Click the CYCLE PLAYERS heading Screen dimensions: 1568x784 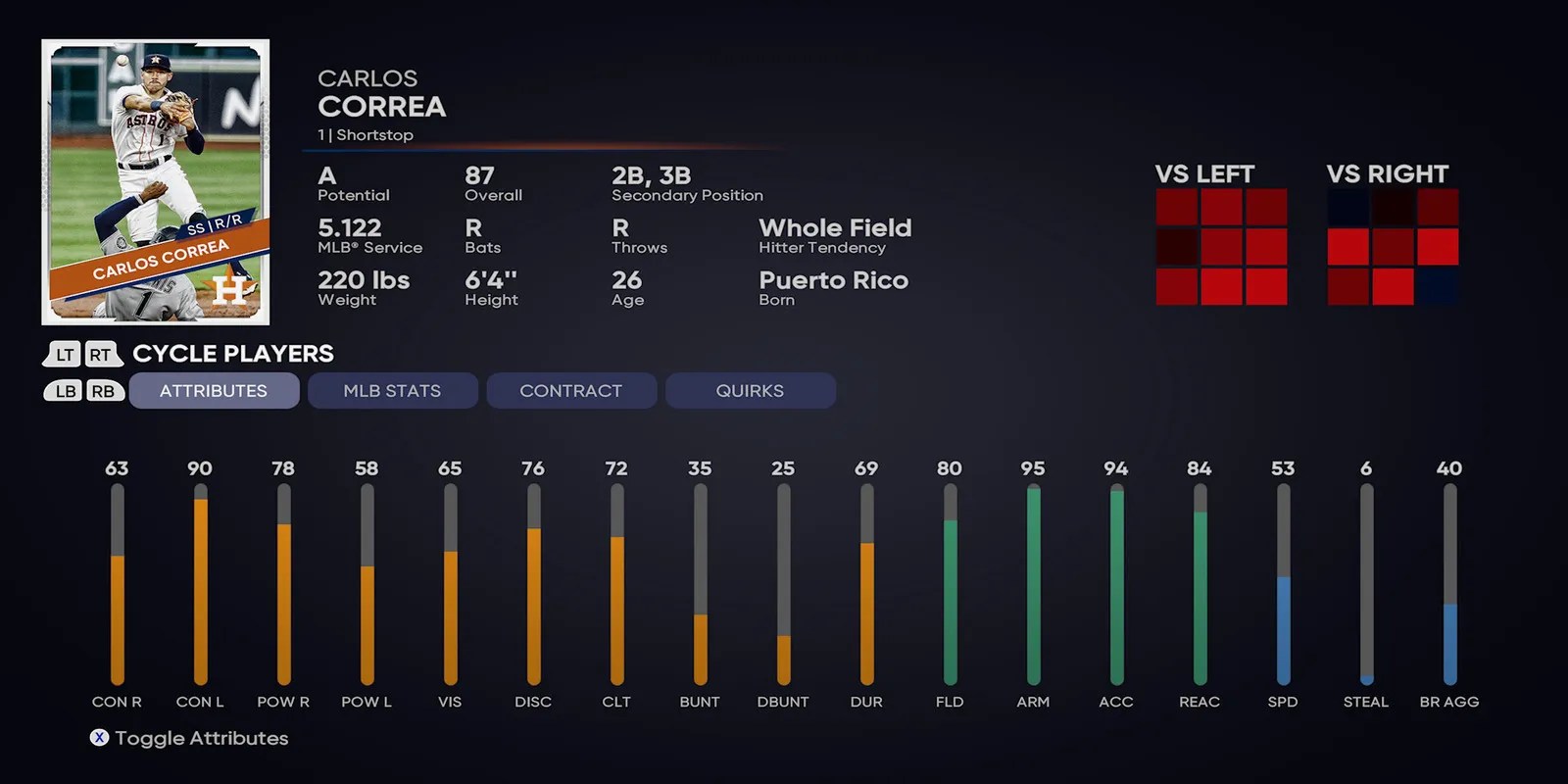point(232,354)
